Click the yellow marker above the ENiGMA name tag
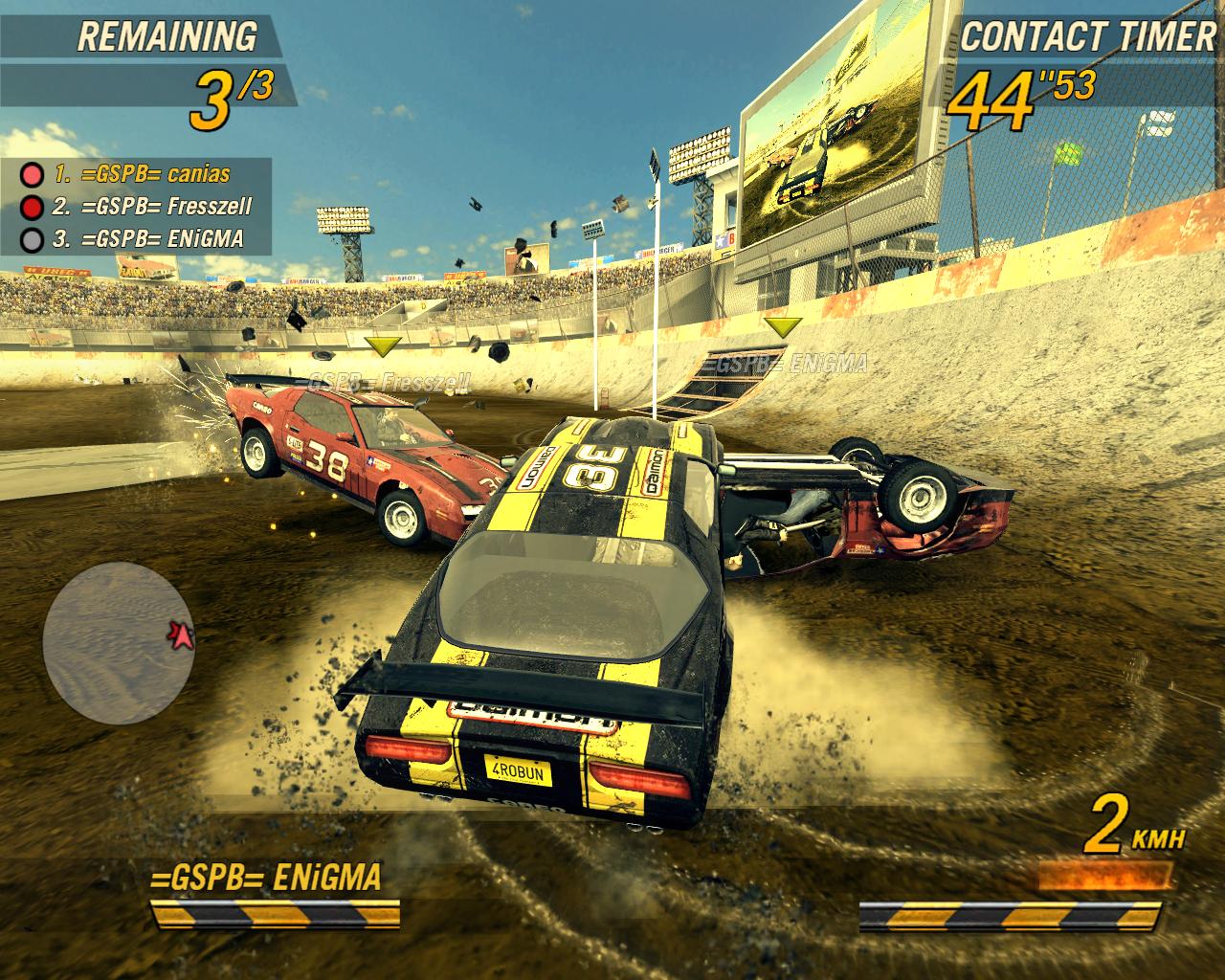Screen dimensions: 1225x980 point(785,327)
